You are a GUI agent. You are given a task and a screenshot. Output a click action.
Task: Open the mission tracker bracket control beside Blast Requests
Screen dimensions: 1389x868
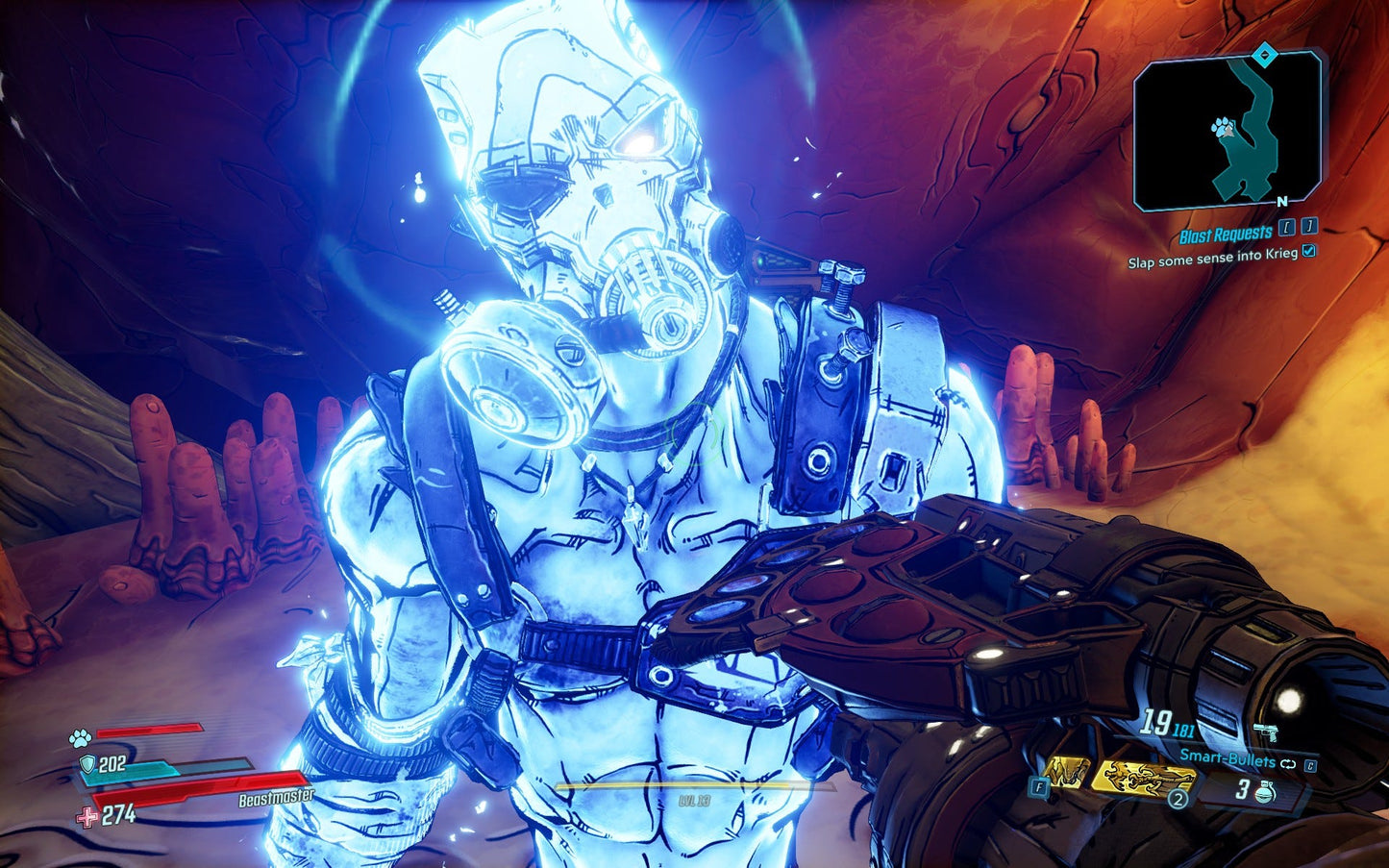point(1287,227)
